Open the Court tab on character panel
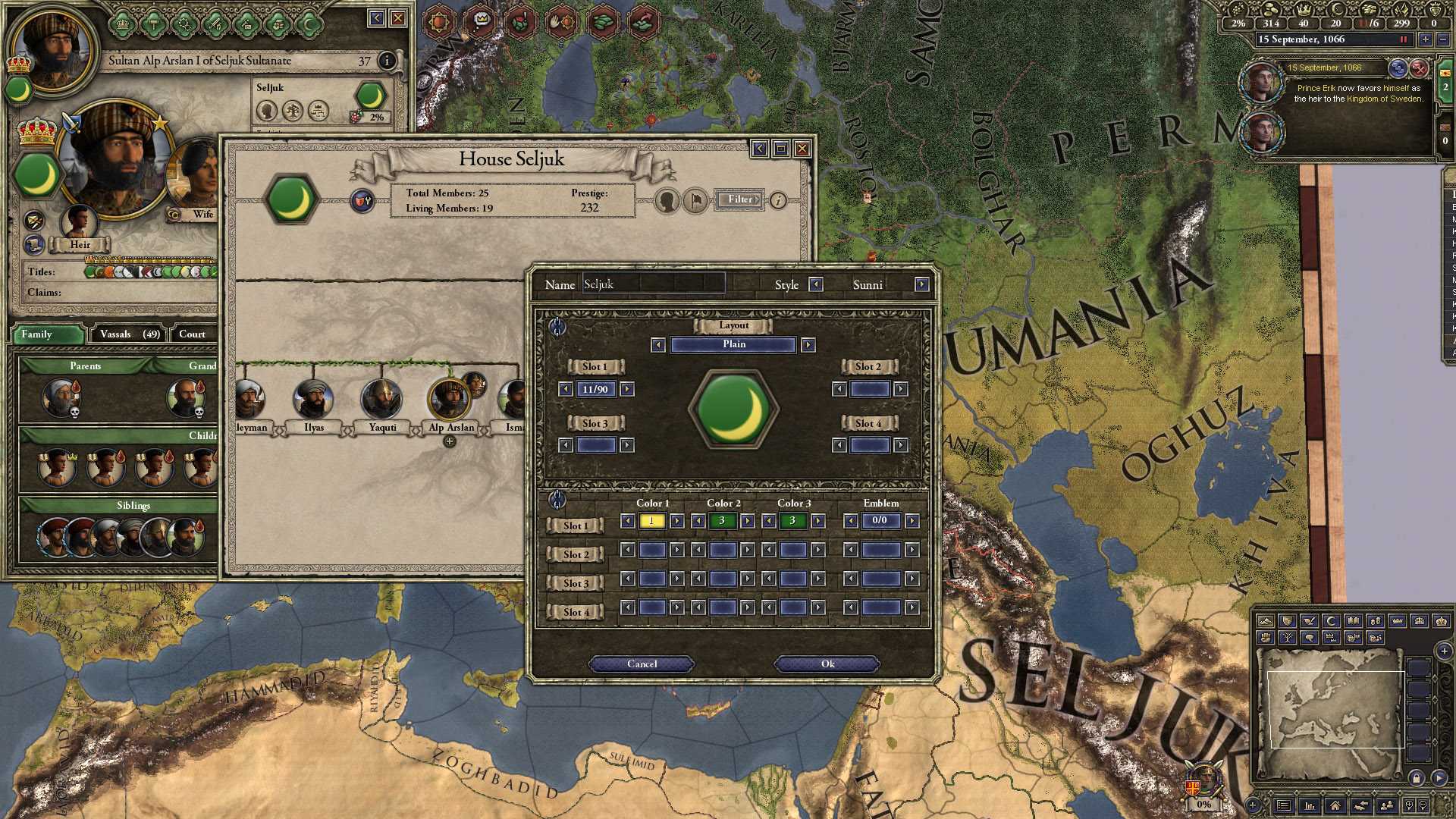The height and width of the screenshot is (819, 1456). tap(193, 334)
